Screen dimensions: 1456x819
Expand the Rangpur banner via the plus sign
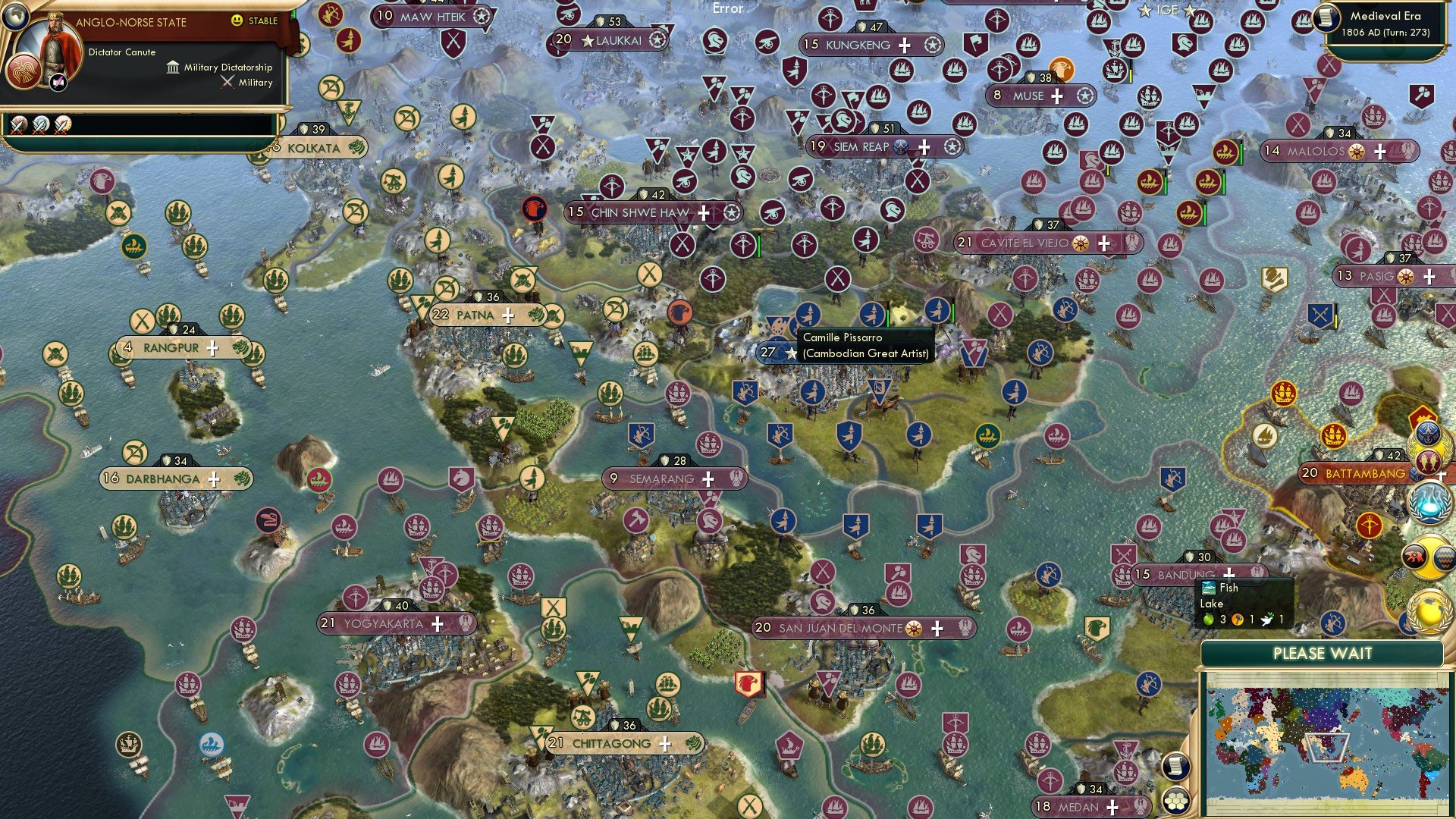click(x=213, y=347)
